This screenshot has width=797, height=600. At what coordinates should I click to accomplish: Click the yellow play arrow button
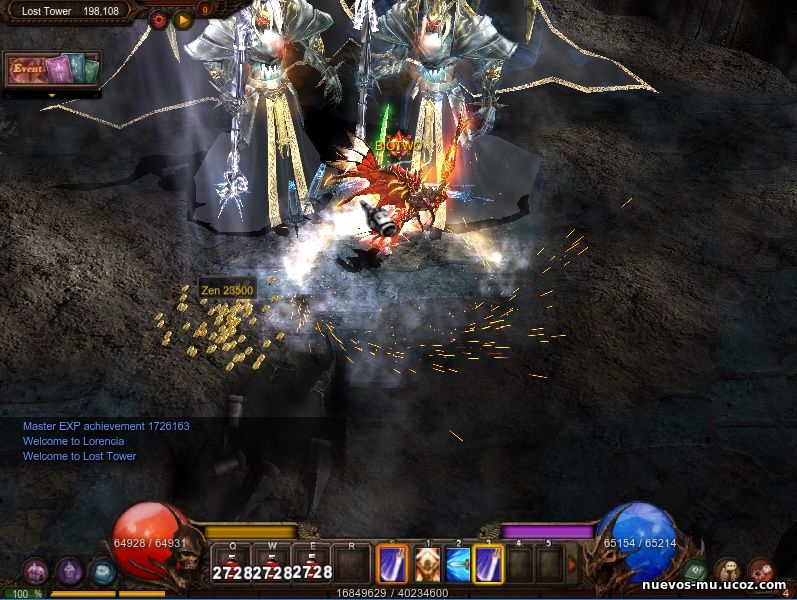coord(182,18)
